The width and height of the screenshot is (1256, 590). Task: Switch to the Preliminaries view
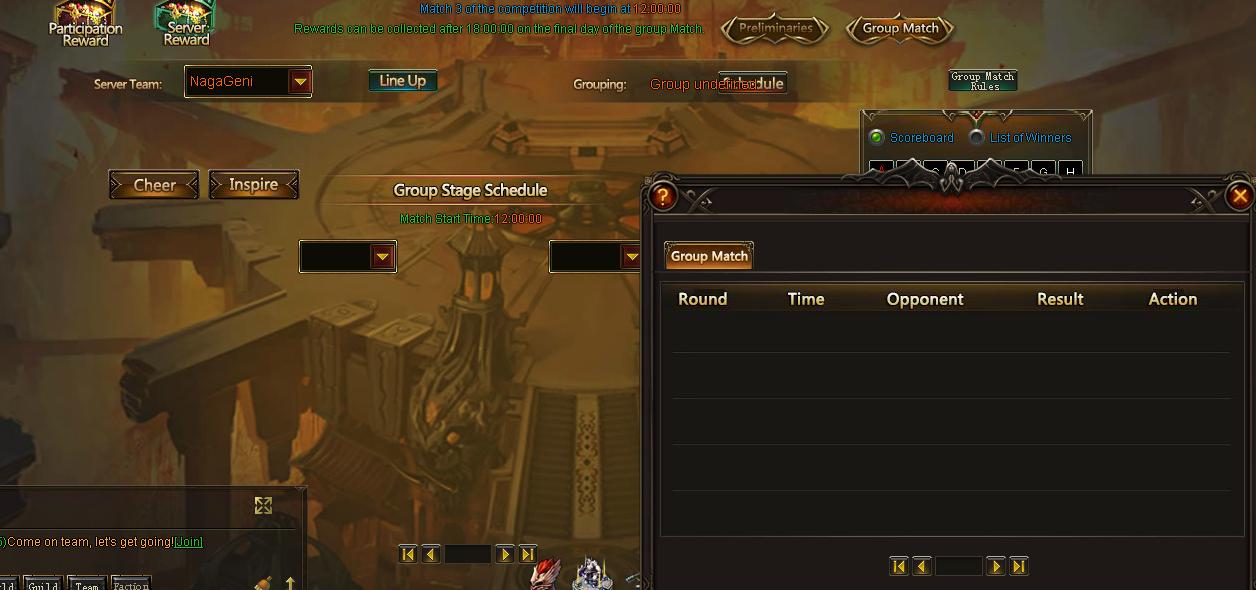776,29
